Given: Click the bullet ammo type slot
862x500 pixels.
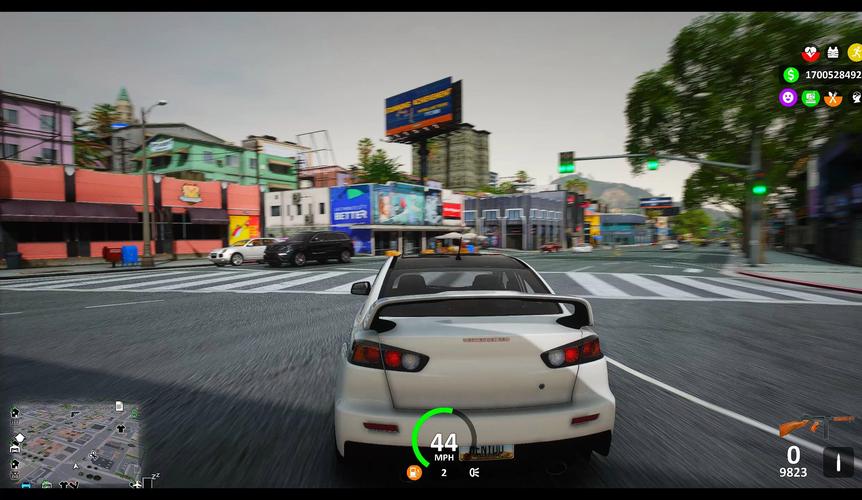Looking at the screenshot, I should point(838,462).
